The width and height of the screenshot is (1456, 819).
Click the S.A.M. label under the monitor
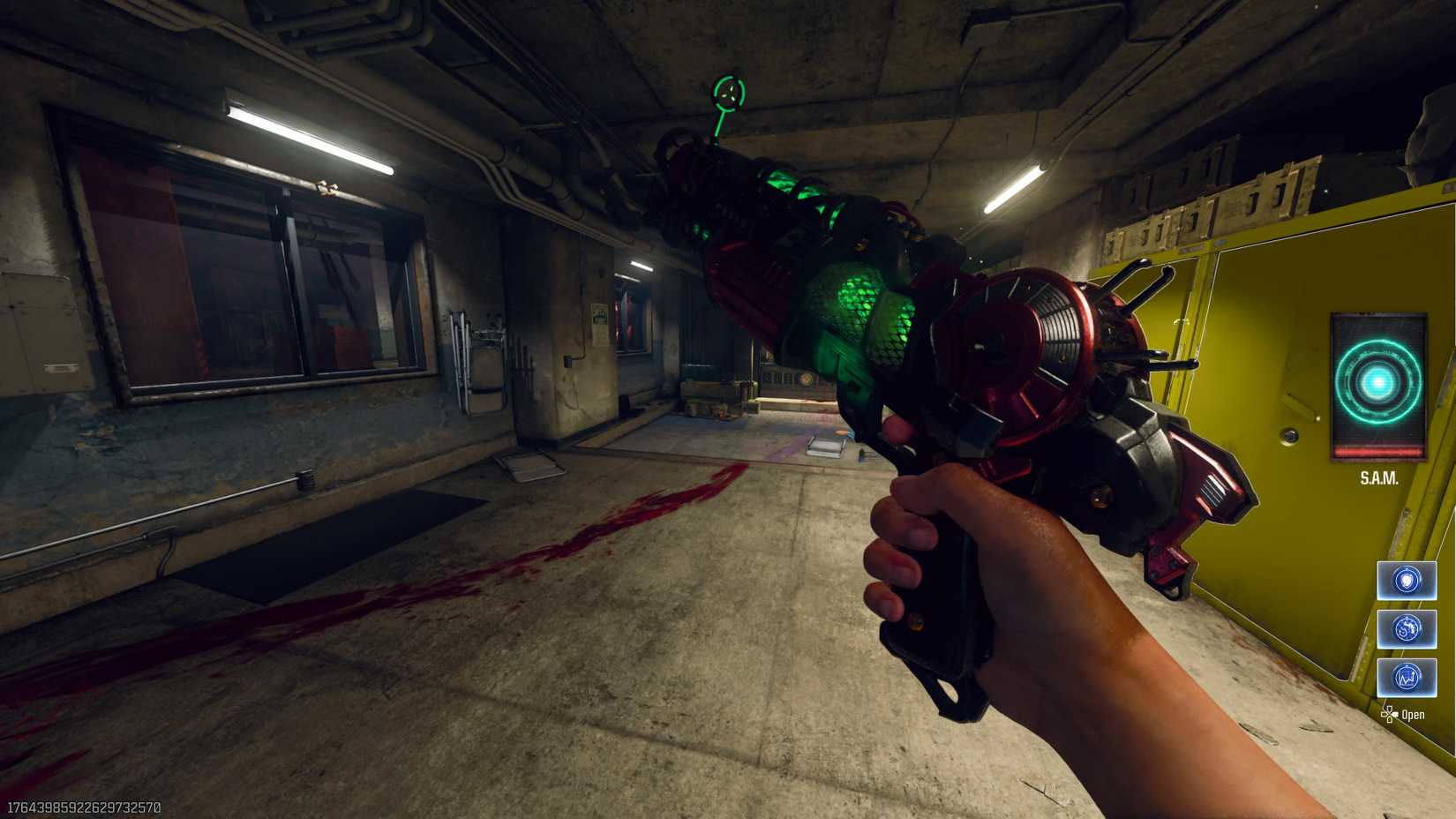point(1378,479)
